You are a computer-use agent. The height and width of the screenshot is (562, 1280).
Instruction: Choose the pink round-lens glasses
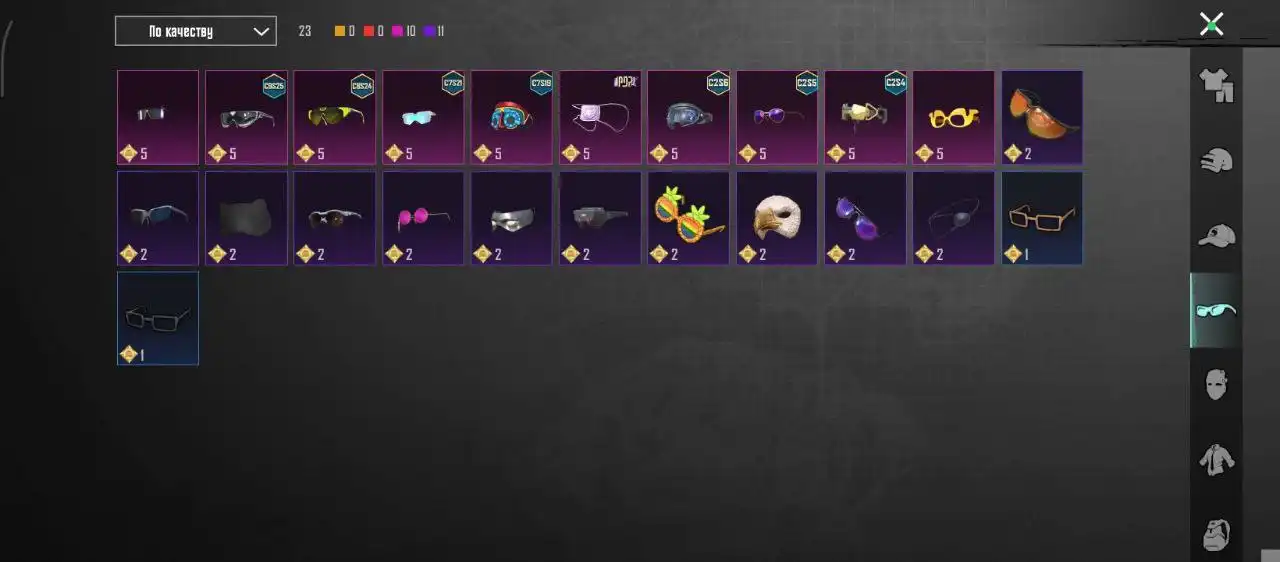tap(423, 218)
